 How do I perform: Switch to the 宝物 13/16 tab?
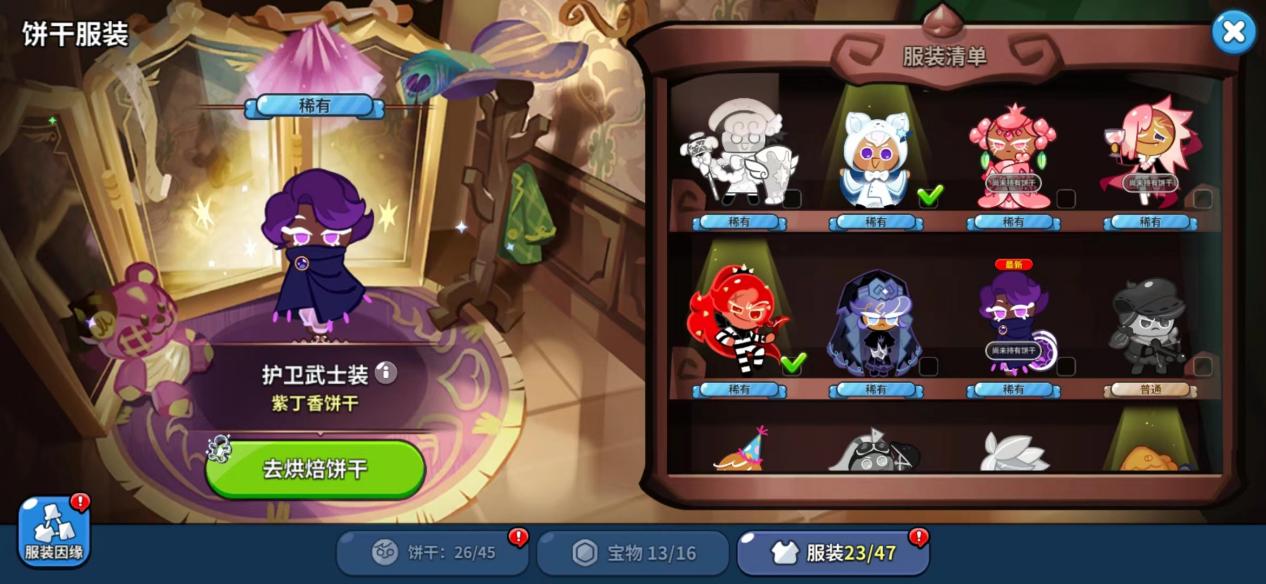[633, 552]
